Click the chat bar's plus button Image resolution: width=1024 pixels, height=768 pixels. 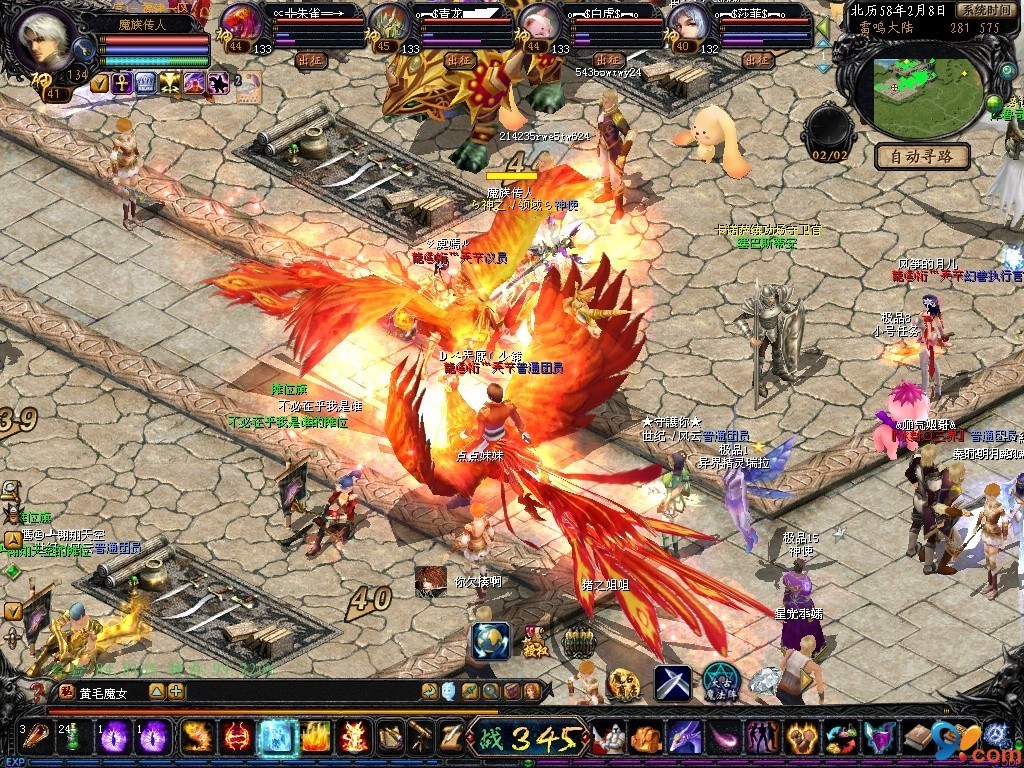176,691
